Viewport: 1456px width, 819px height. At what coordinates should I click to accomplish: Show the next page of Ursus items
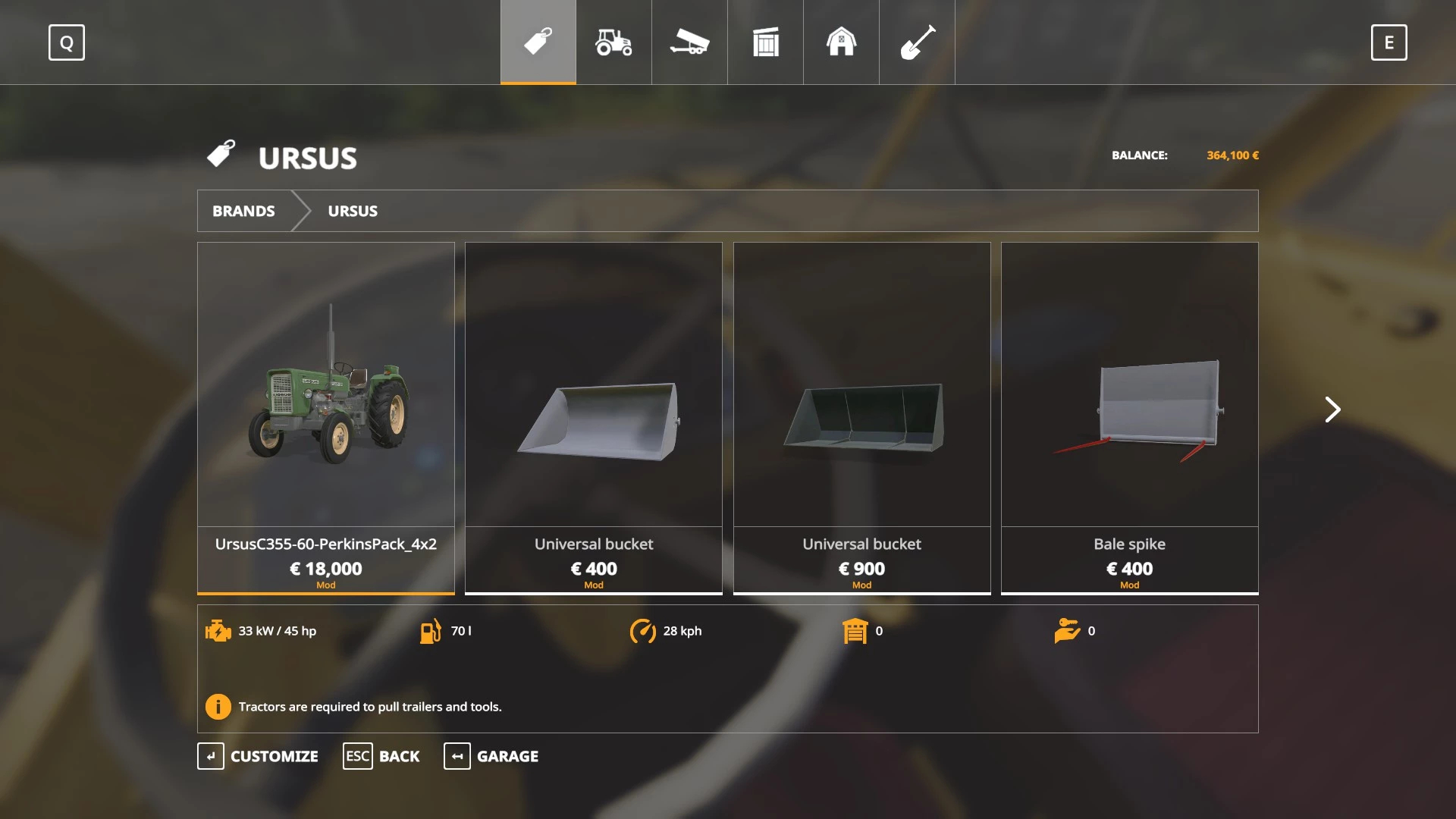(1332, 409)
